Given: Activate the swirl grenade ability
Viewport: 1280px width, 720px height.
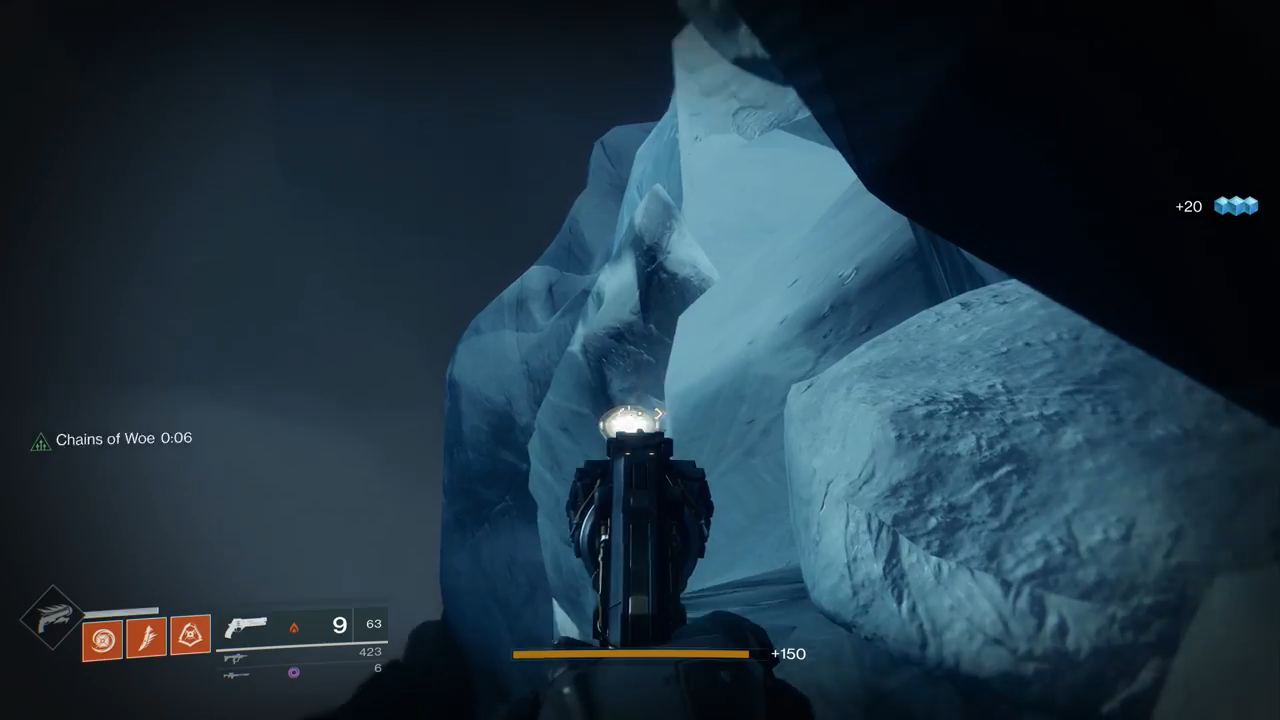Looking at the screenshot, I should click(x=102, y=640).
